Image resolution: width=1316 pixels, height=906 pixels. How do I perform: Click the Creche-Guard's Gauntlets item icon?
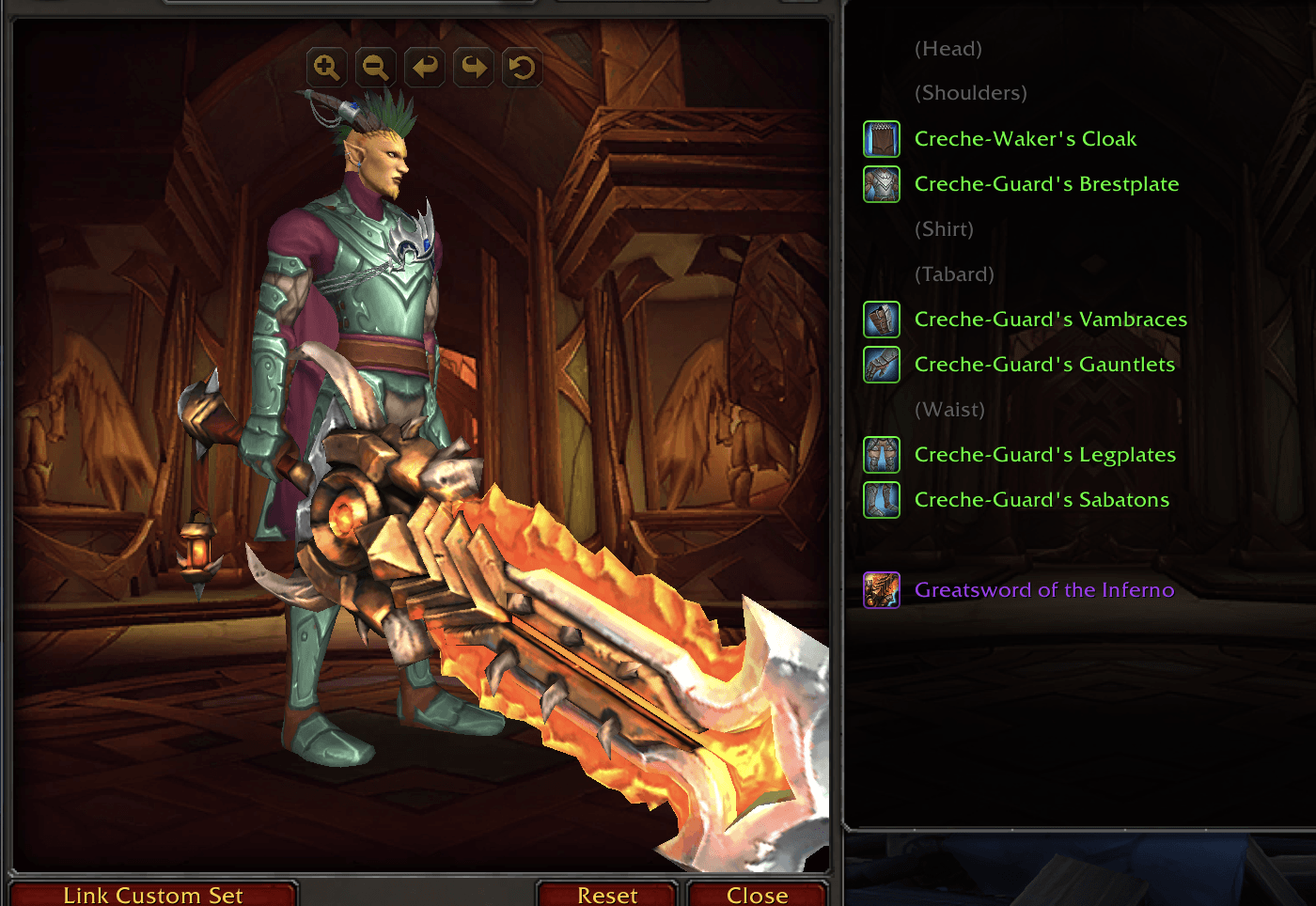point(881,365)
